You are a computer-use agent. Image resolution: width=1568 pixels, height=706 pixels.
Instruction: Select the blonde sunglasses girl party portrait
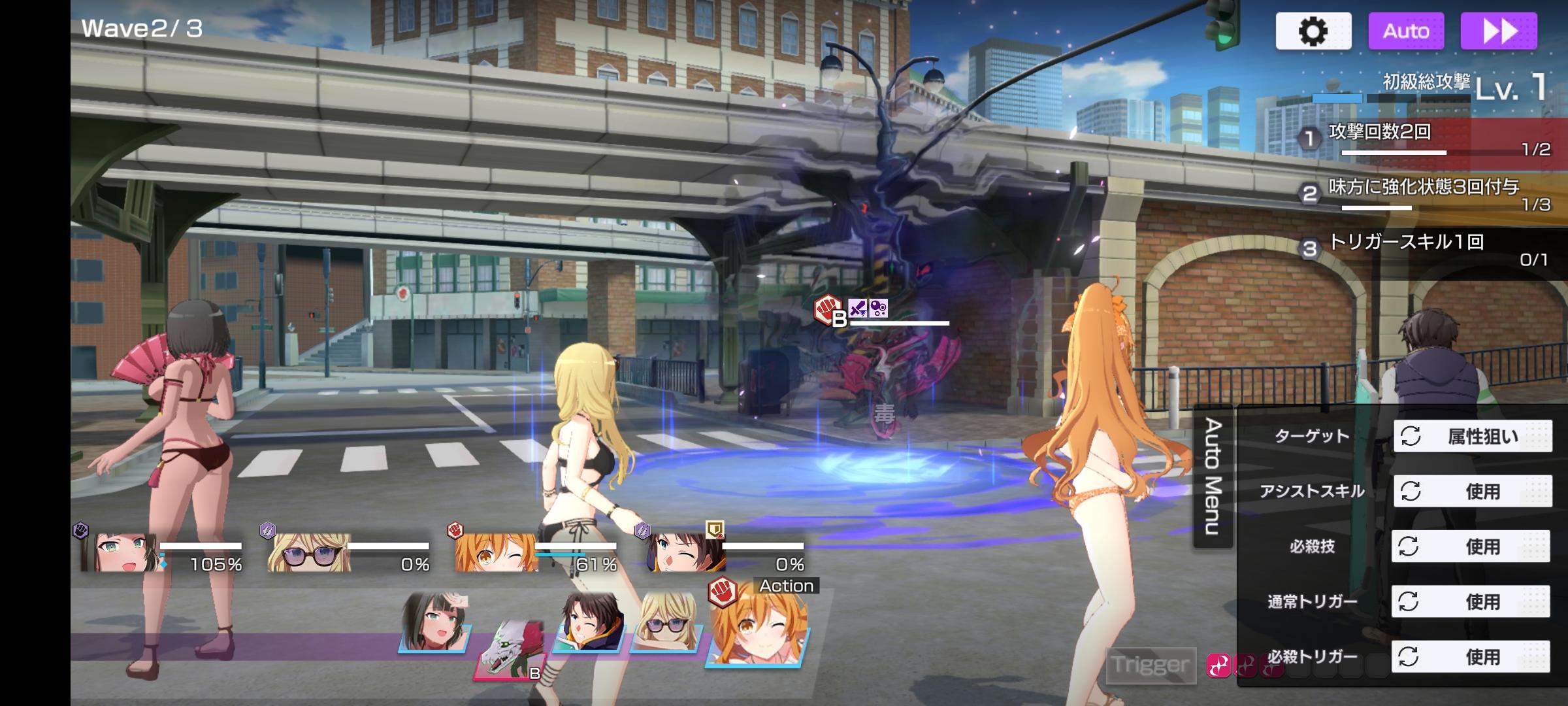[x=309, y=553]
